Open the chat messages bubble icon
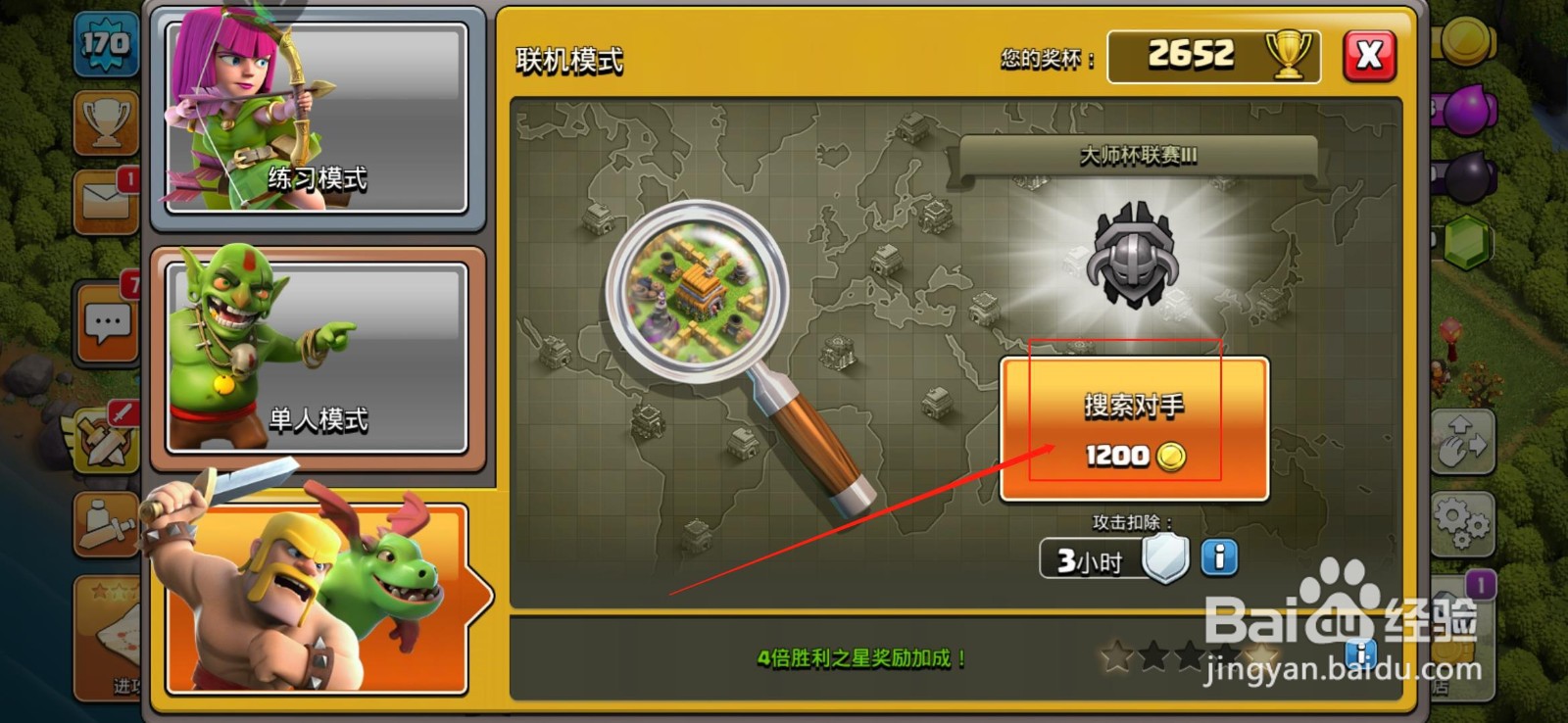The width and height of the screenshot is (1568, 723). 105,321
